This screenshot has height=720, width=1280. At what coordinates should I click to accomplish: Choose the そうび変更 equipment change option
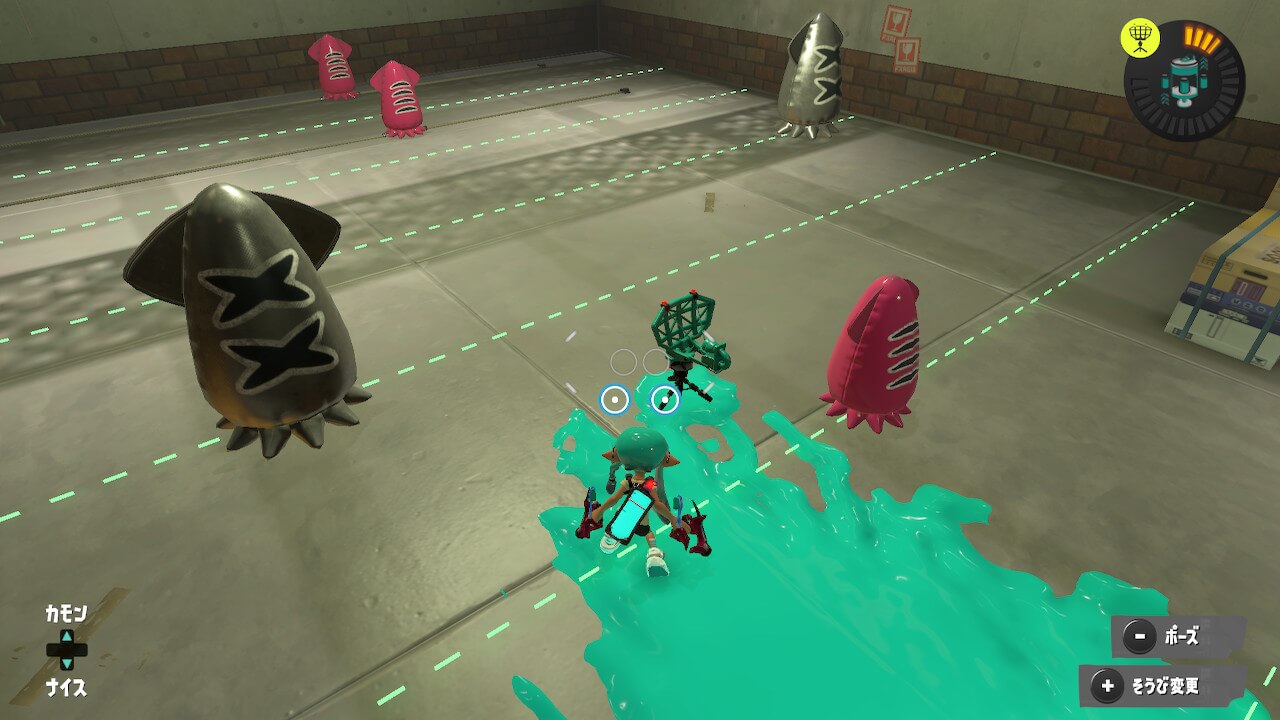[1162, 686]
